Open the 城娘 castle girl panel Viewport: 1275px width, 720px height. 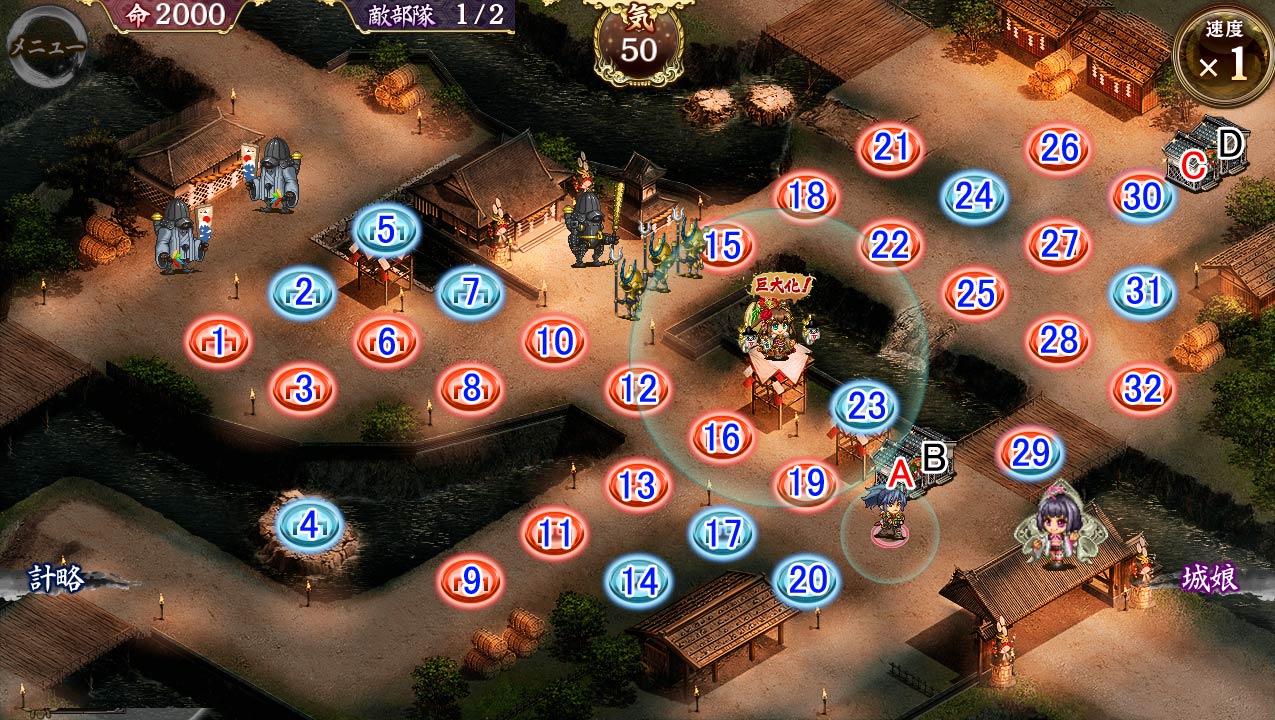click(1210, 579)
